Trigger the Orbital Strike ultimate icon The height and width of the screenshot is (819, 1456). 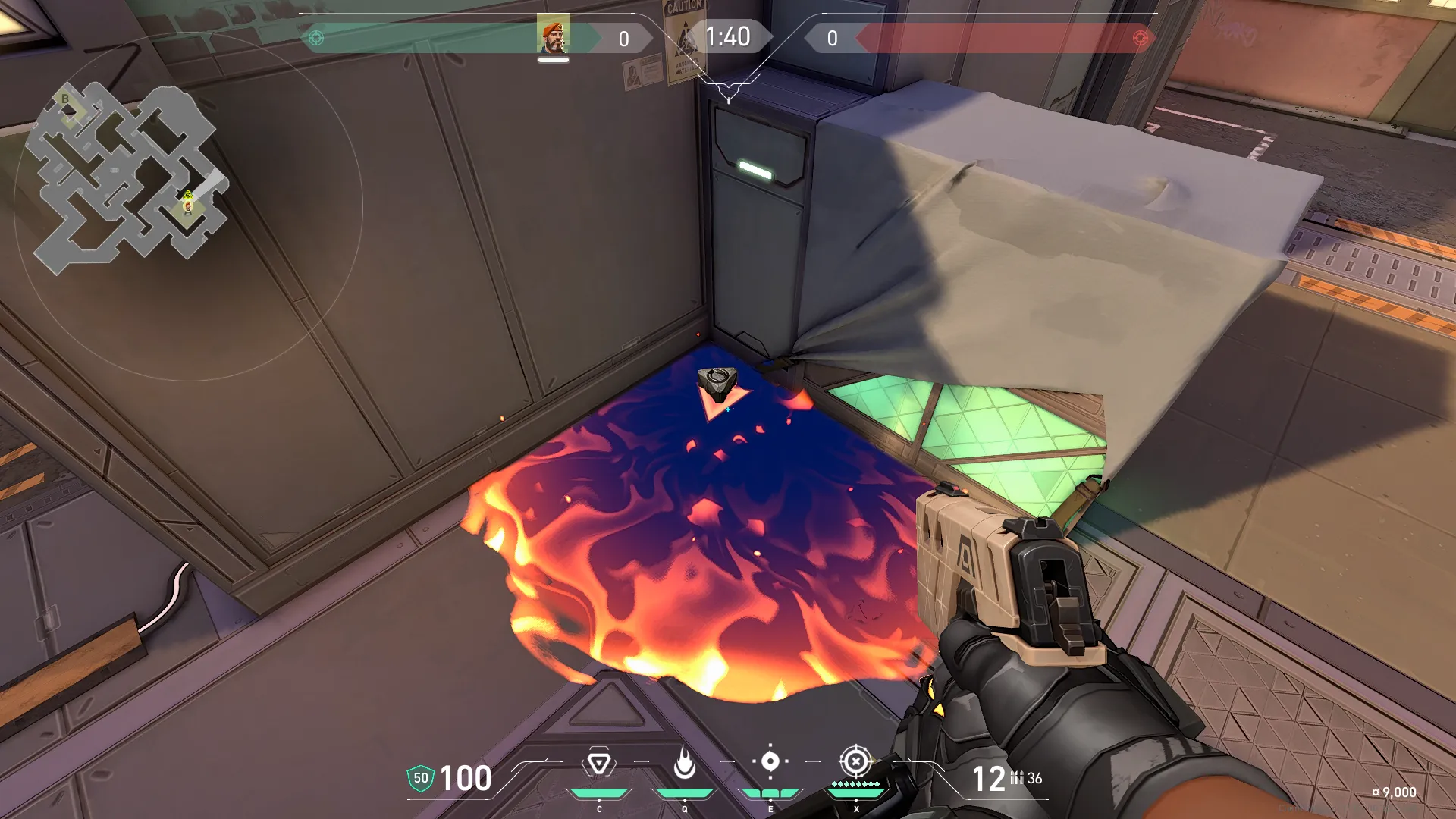pyautogui.click(x=856, y=761)
